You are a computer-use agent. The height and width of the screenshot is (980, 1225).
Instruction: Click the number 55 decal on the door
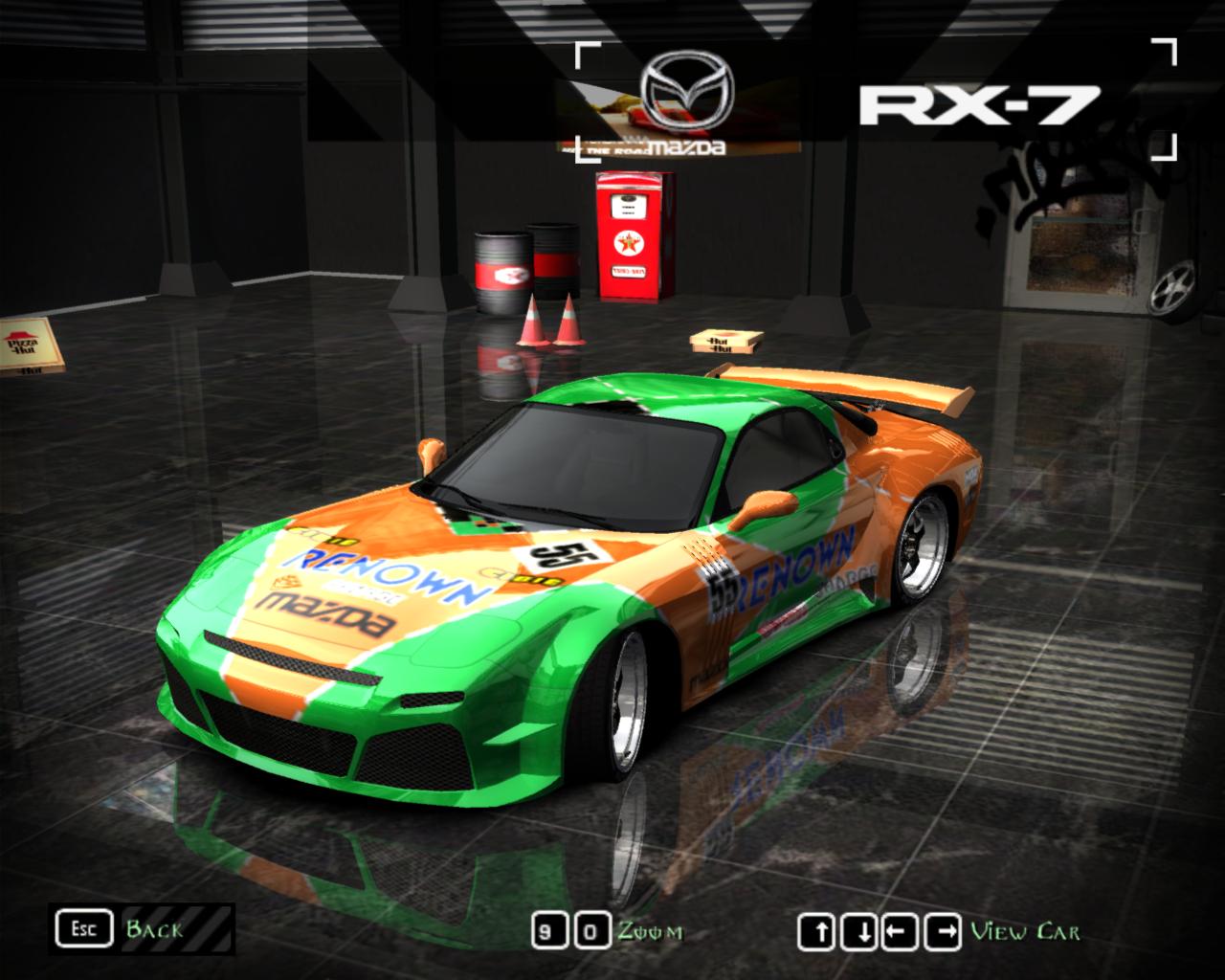coord(722,590)
